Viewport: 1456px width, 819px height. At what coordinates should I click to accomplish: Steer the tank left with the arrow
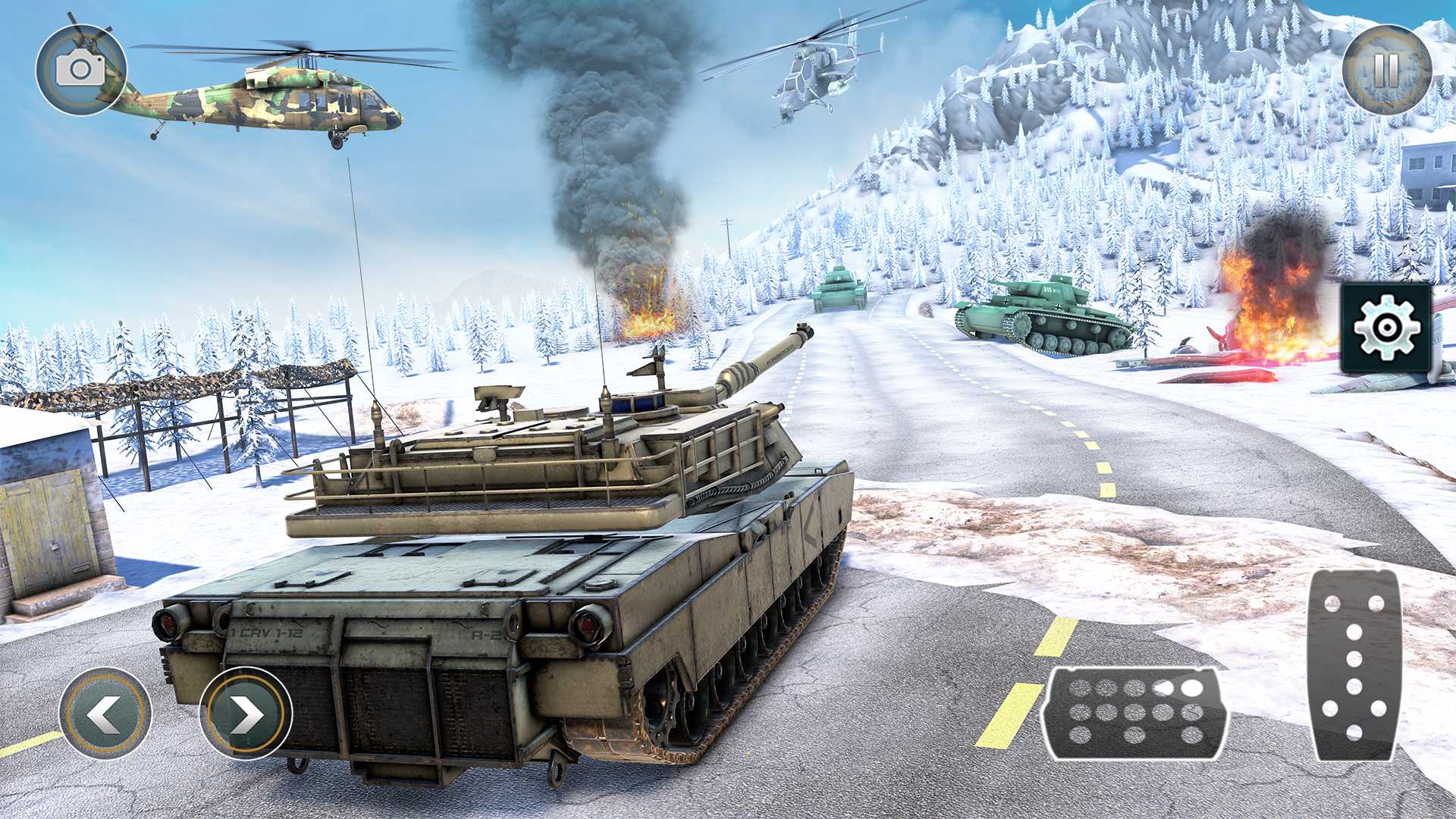pyautogui.click(x=105, y=714)
